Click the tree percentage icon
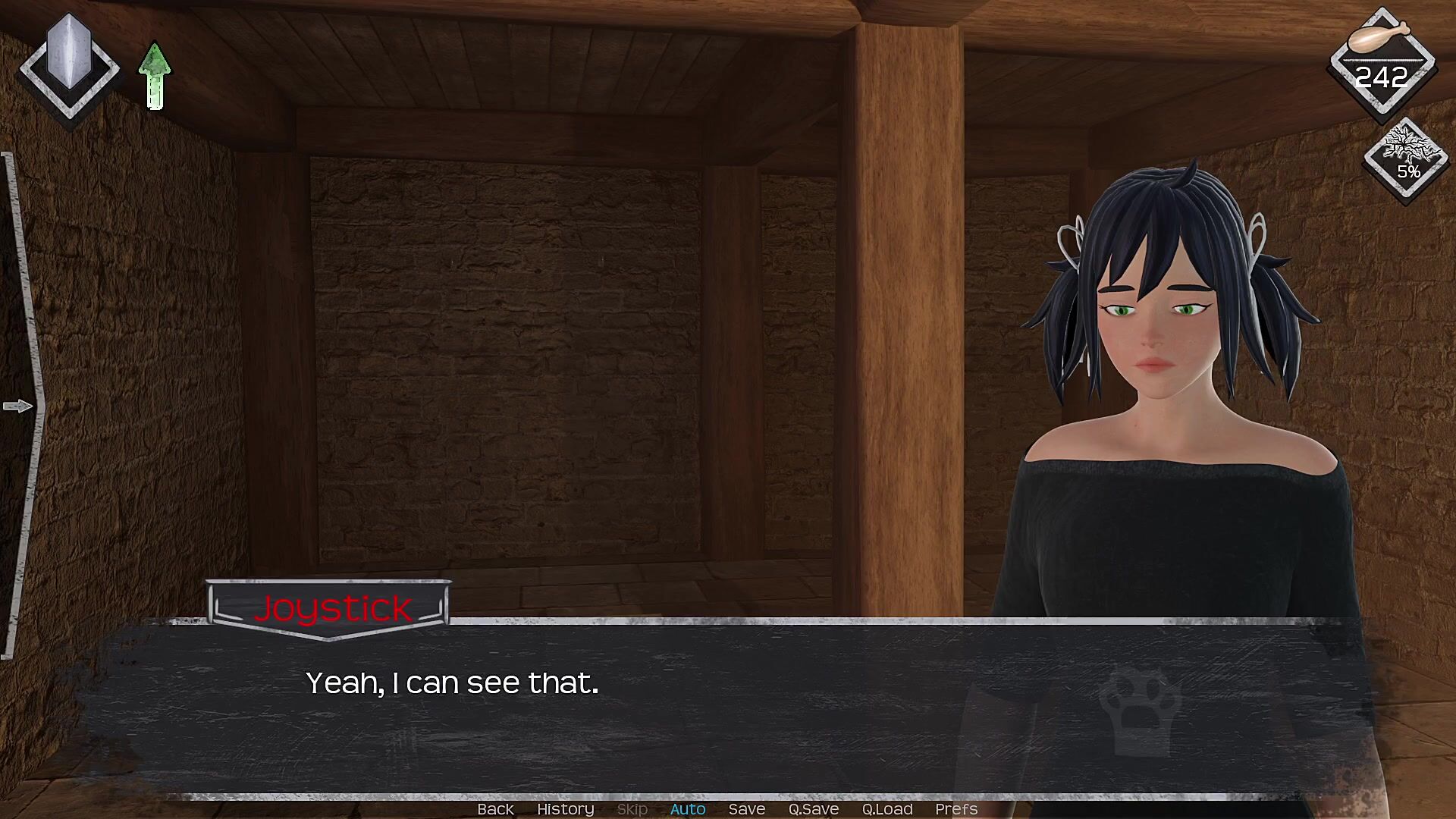 [x=1407, y=157]
